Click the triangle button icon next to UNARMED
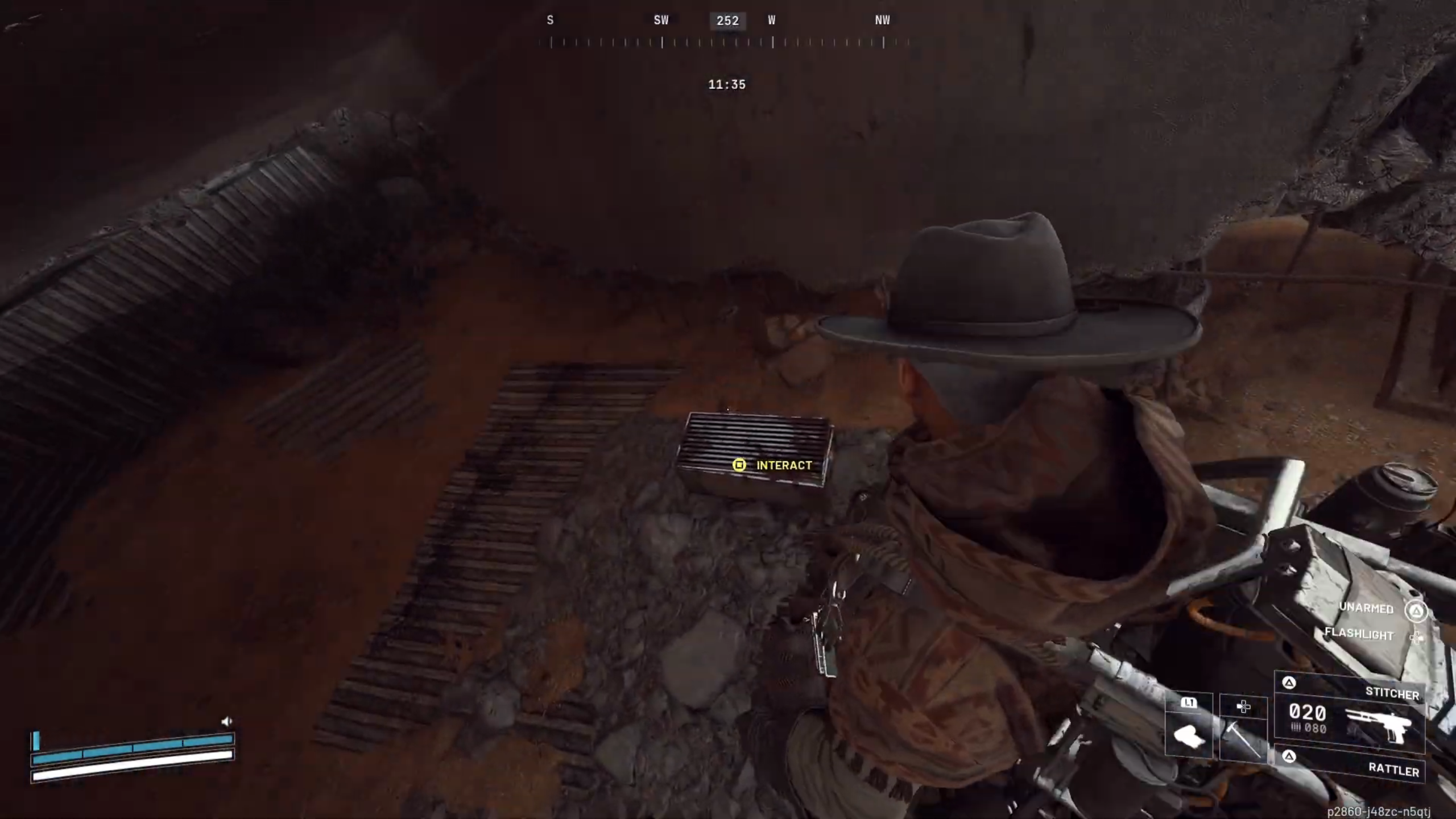Viewport: 1456px width, 819px height. pos(1414,610)
